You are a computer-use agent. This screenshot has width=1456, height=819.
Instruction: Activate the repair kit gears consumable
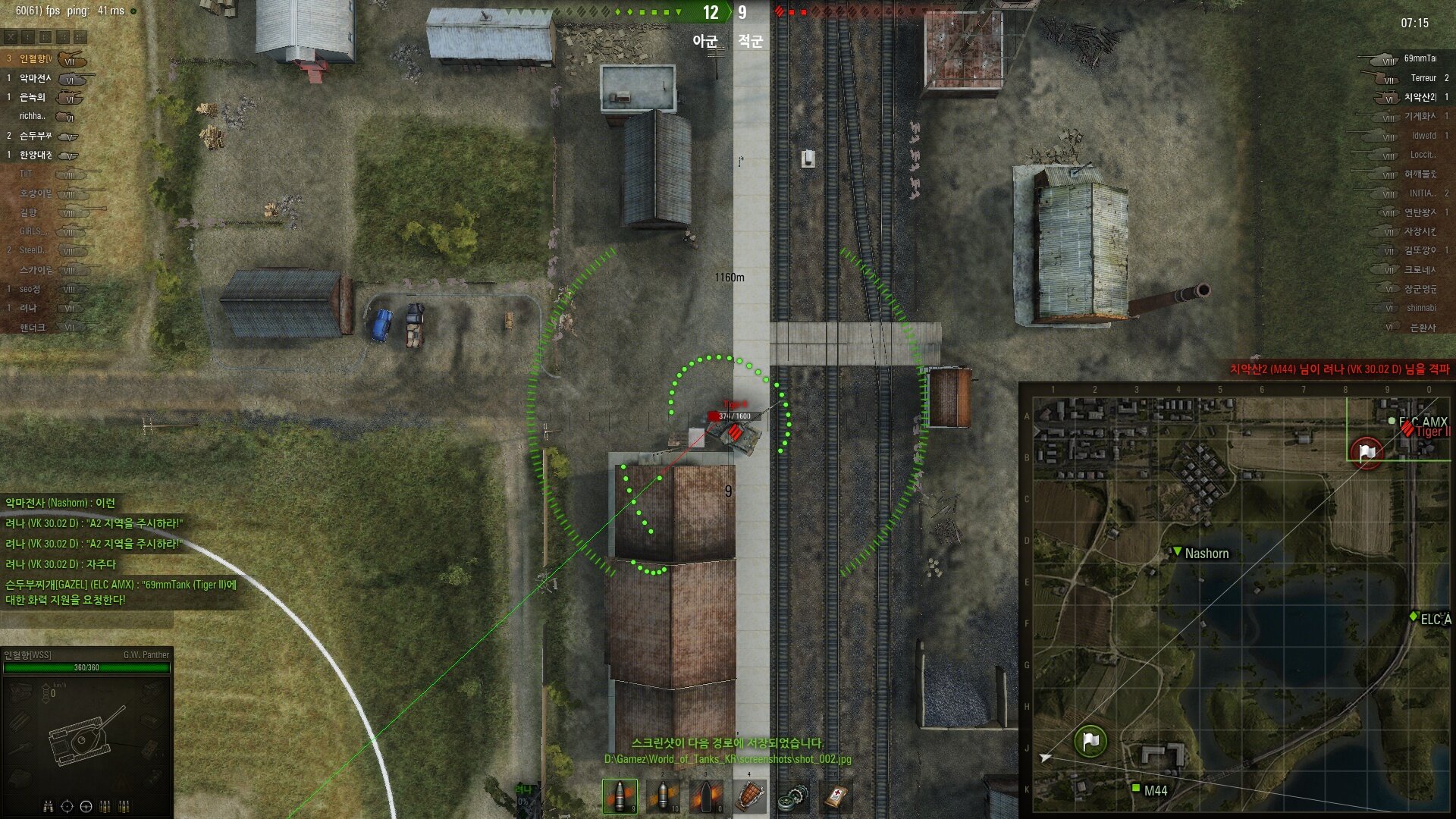tap(792, 796)
